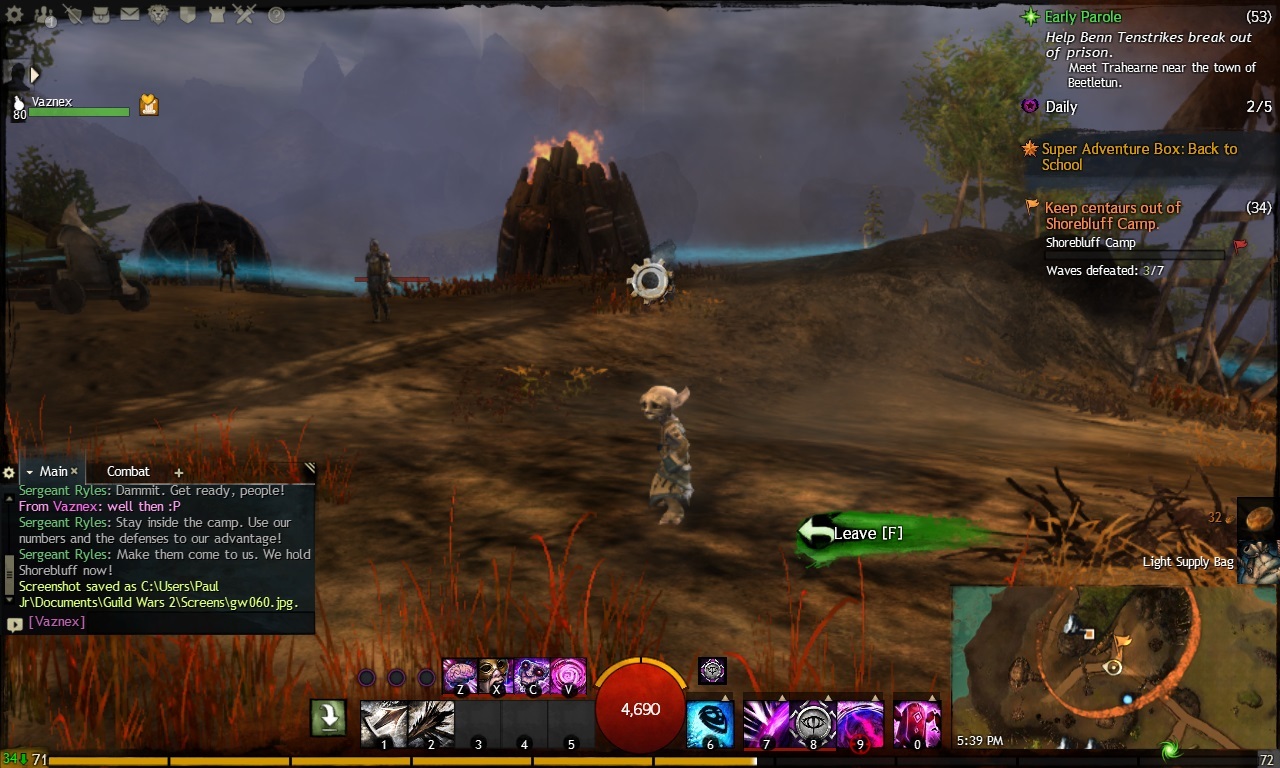The height and width of the screenshot is (768, 1280).
Task: Use the blue mask healing skill in slot 6
Action: [710, 724]
